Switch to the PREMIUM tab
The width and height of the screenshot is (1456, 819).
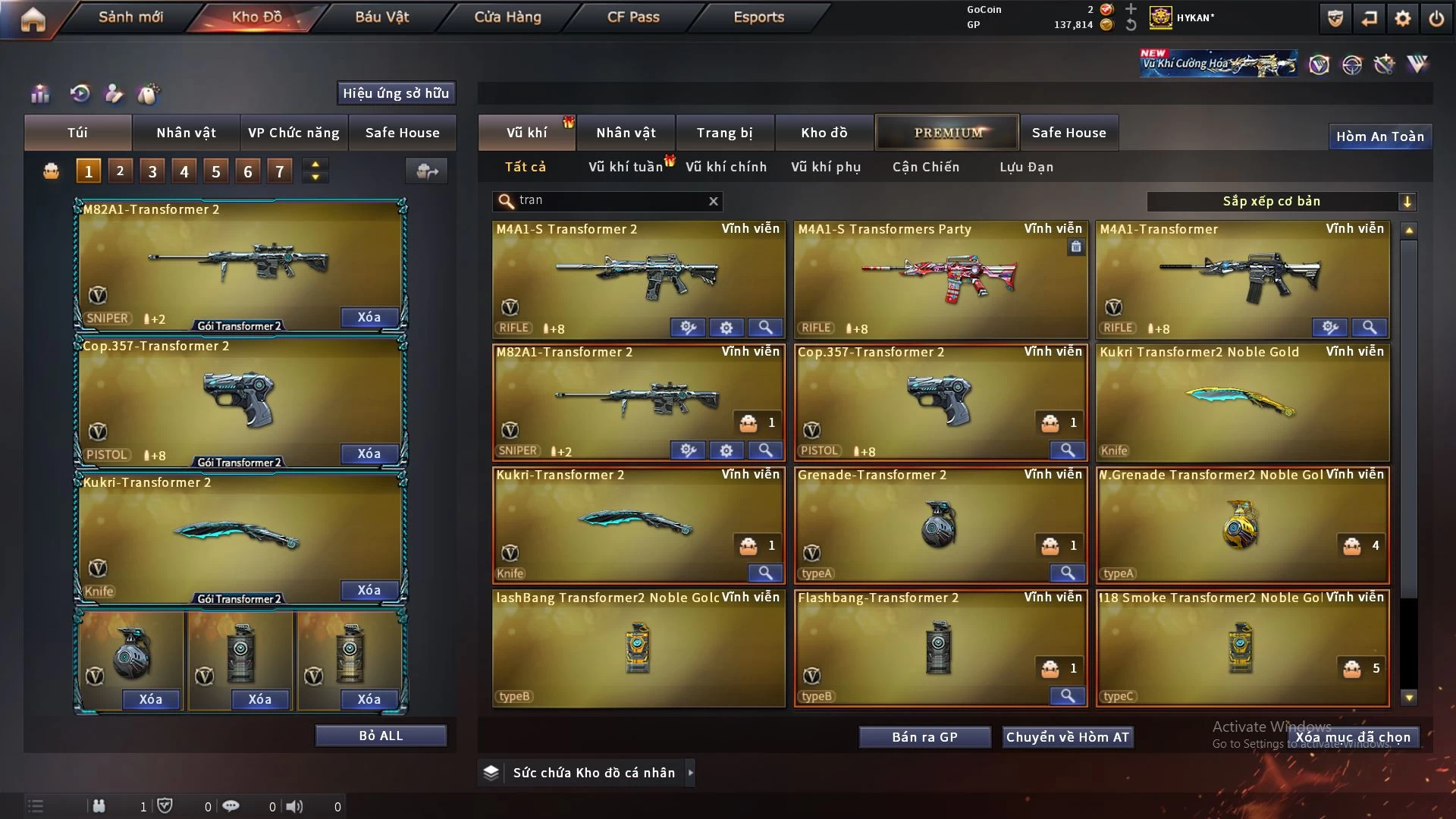(947, 133)
